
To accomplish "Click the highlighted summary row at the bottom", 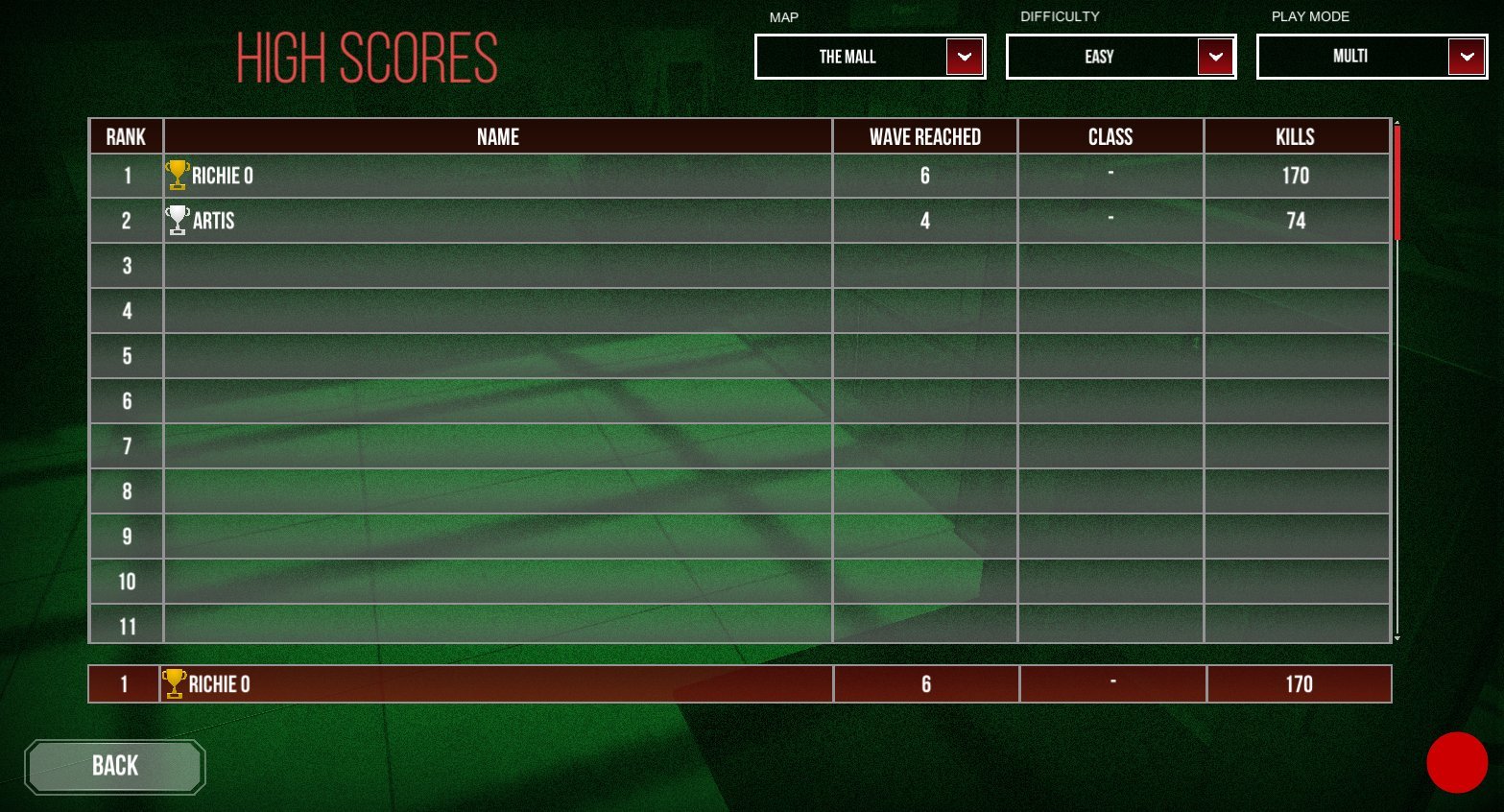I will pos(672,683).
